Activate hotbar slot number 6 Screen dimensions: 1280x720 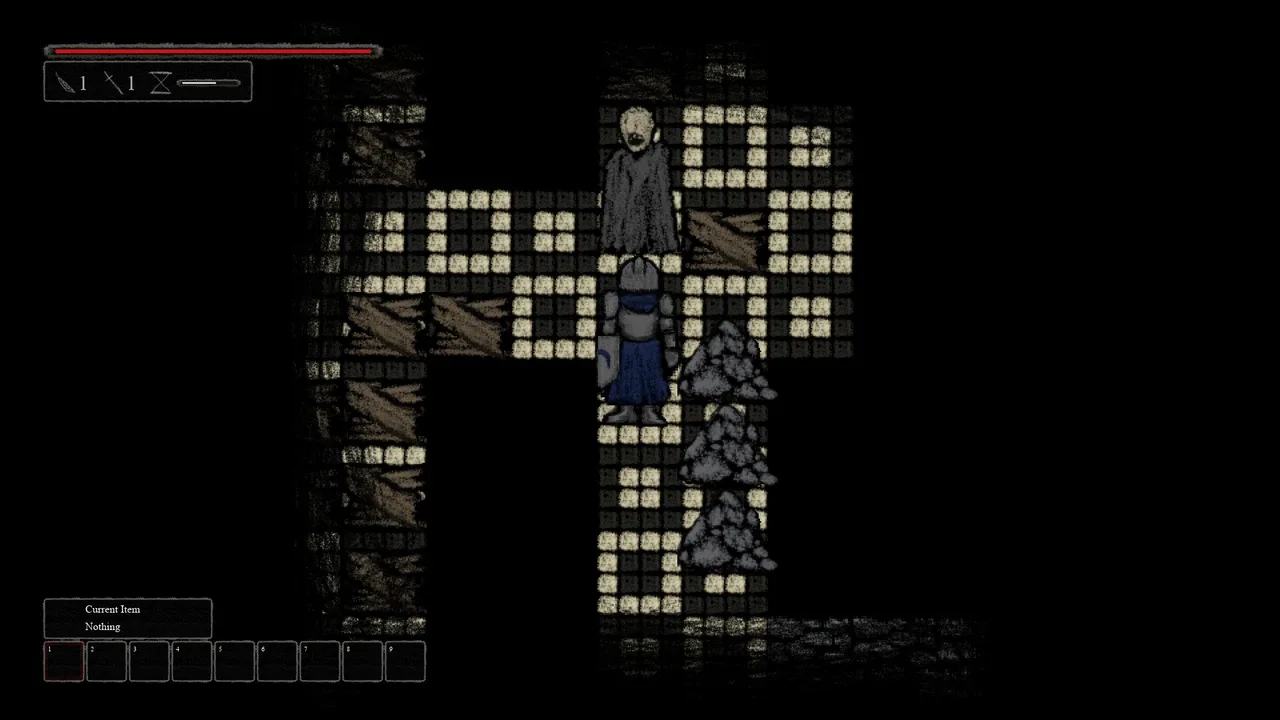pyautogui.click(x=277, y=661)
